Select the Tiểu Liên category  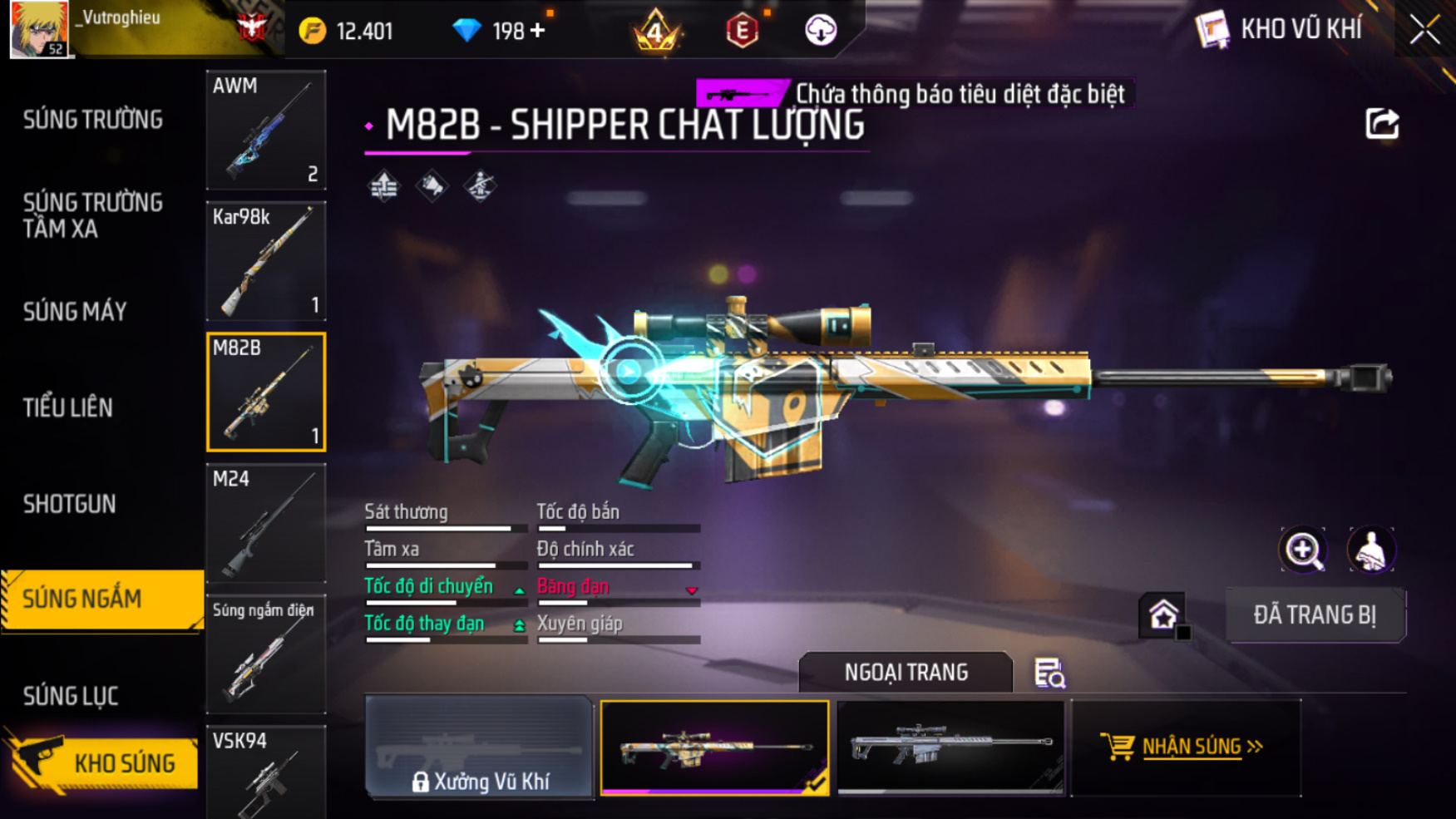pyautogui.click(x=68, y=407)
